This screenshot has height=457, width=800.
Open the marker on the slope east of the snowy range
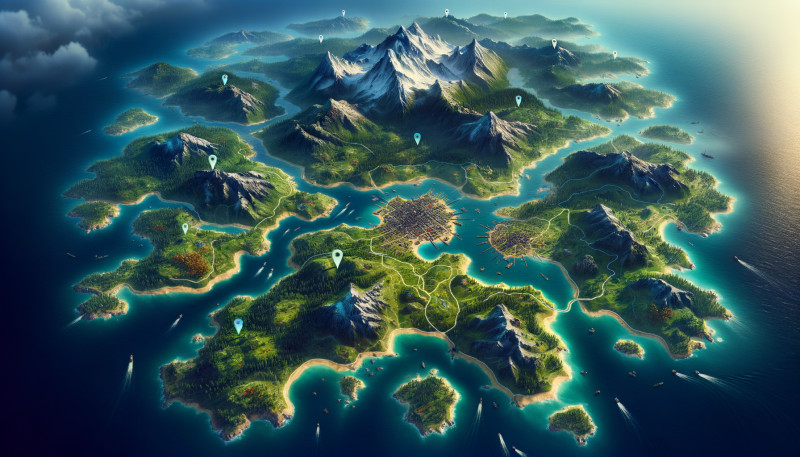(518, 100)
